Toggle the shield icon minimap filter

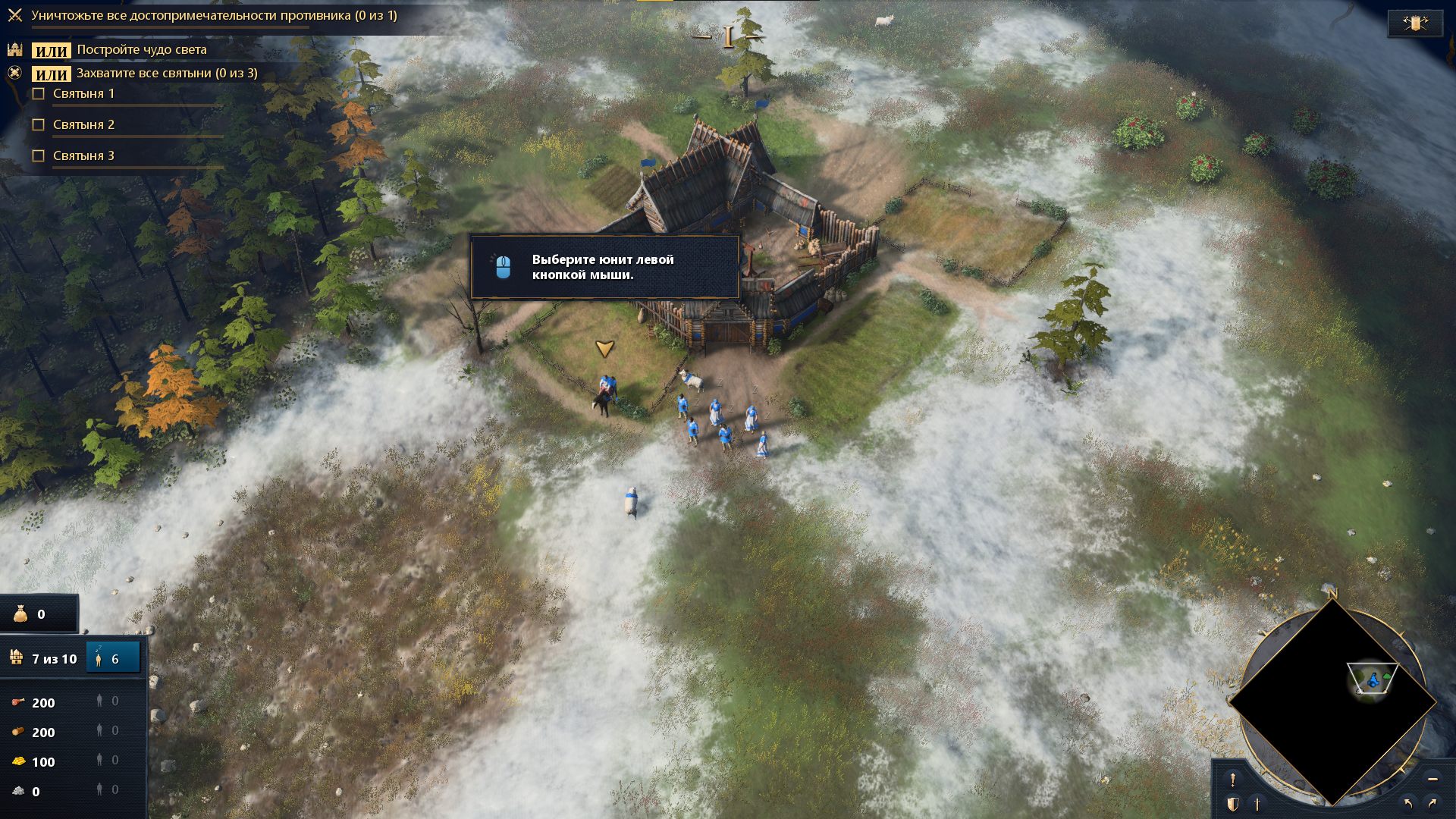(x=1233, y=804)
